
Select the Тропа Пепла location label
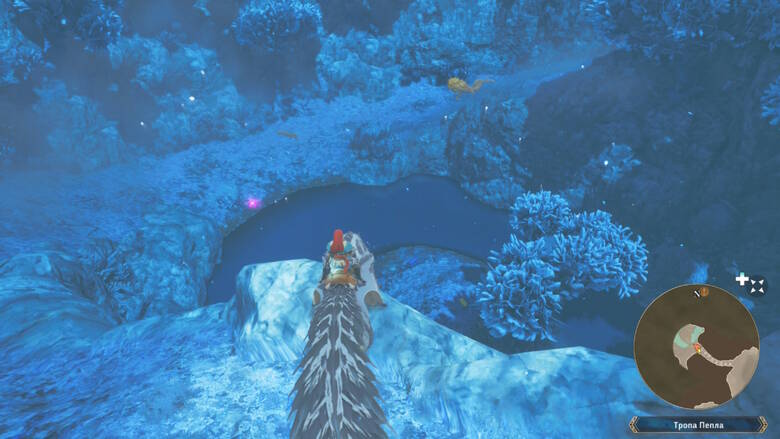(x=696, y=425)
